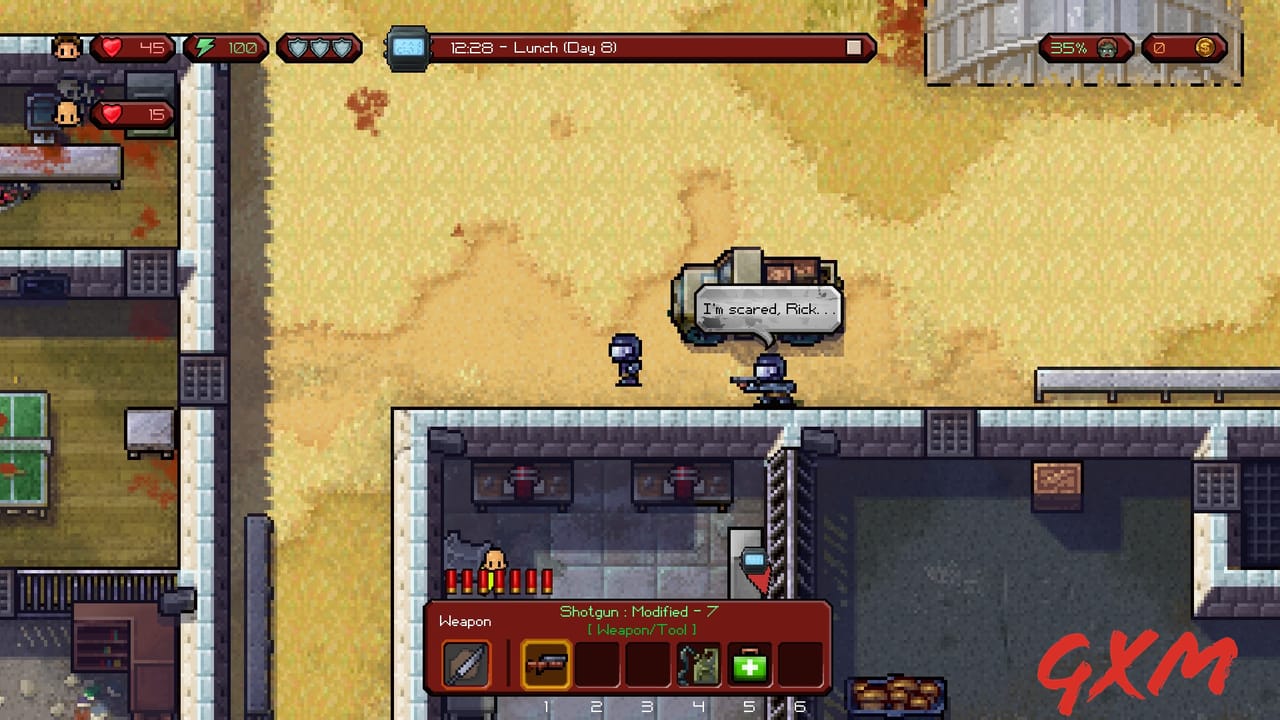This screenshot has height=720, width=1280.
Task: Click the companion portrait above the 15 health bar
Action: tap(67, 112)
